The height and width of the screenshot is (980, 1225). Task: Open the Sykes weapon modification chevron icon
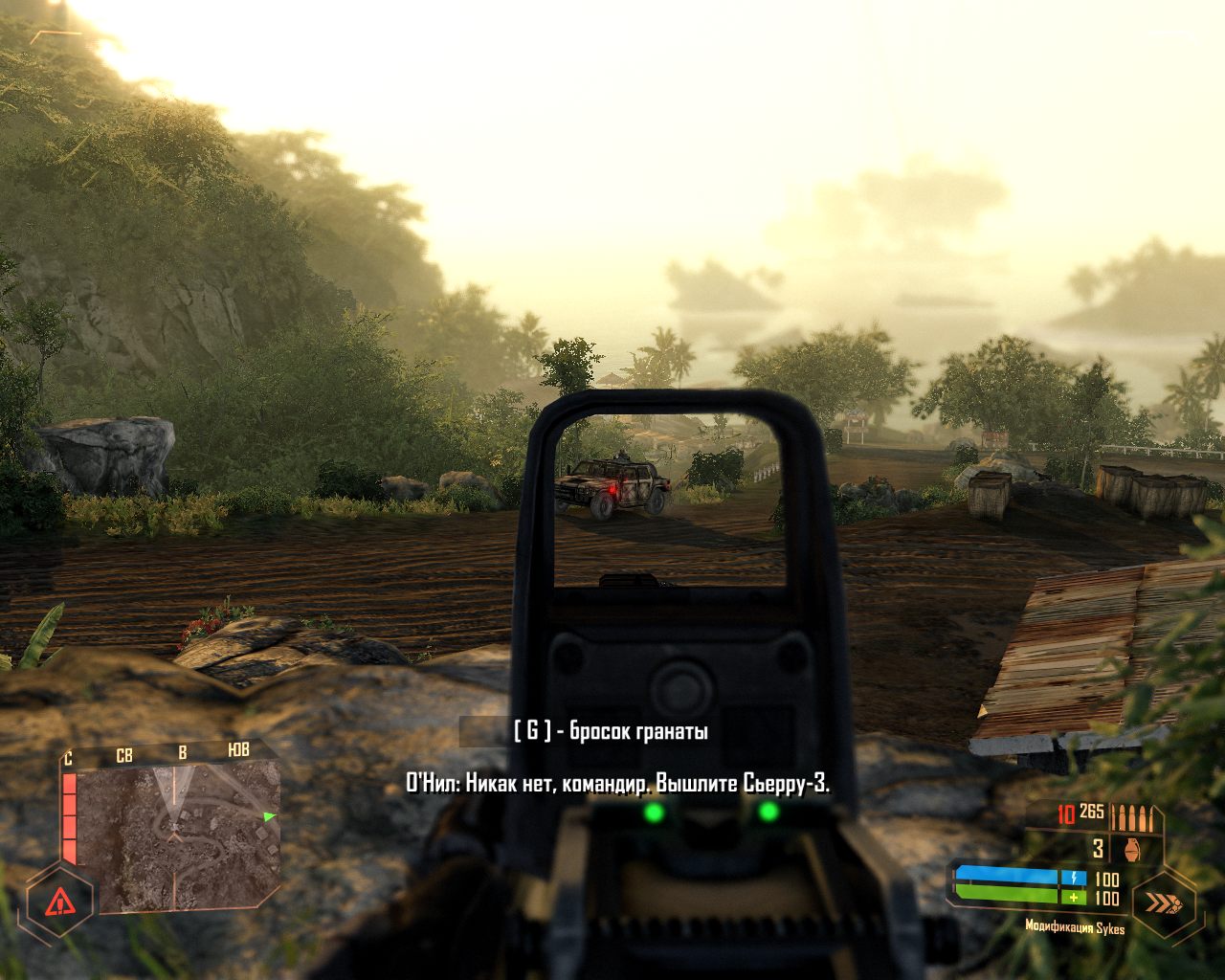1162,903
